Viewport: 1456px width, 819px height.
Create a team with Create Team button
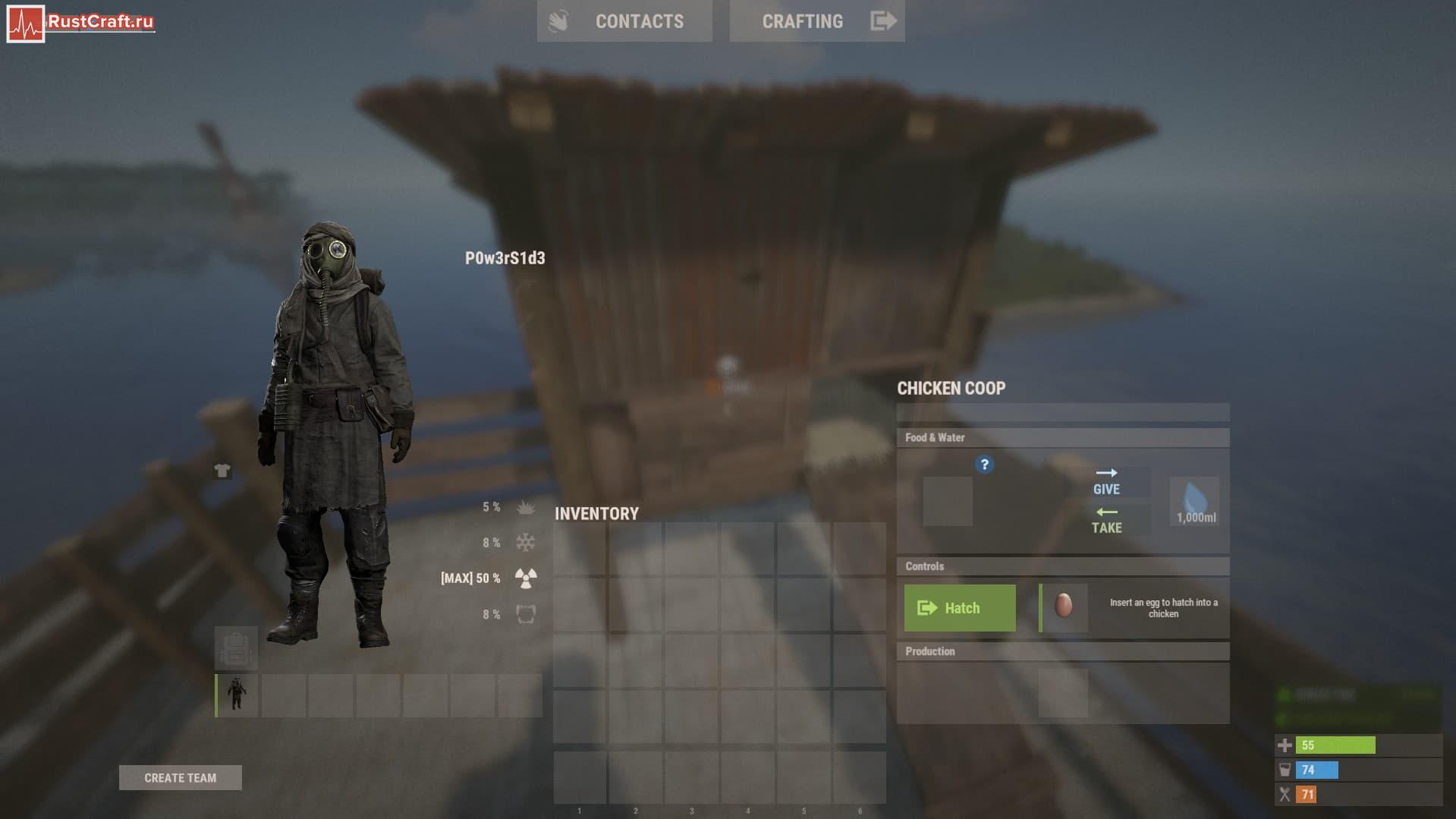(181, 777)
